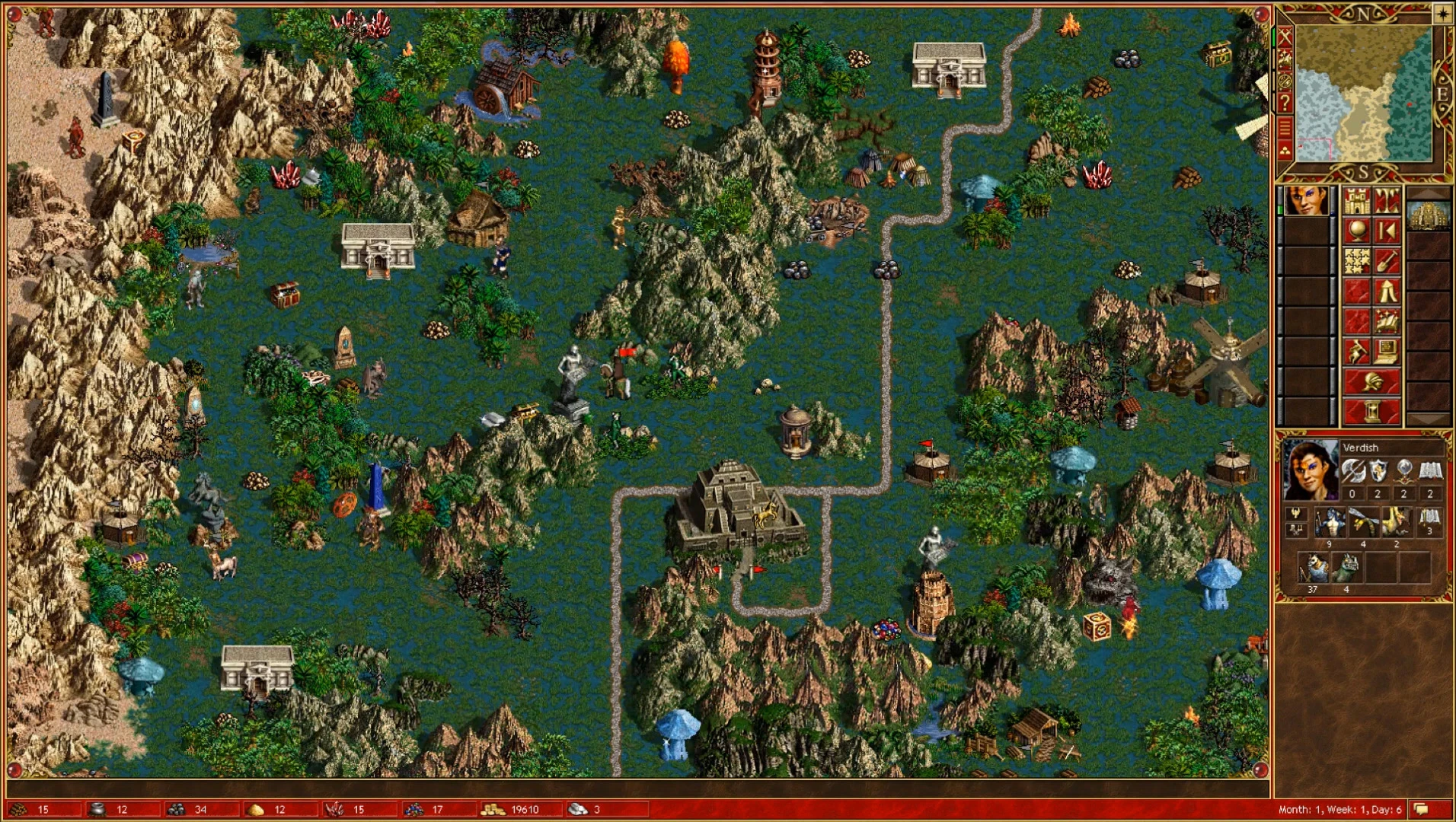1456x822 pixels.
Task: Toggle the HD mod interface with the X button
Action: (1285, 36)
